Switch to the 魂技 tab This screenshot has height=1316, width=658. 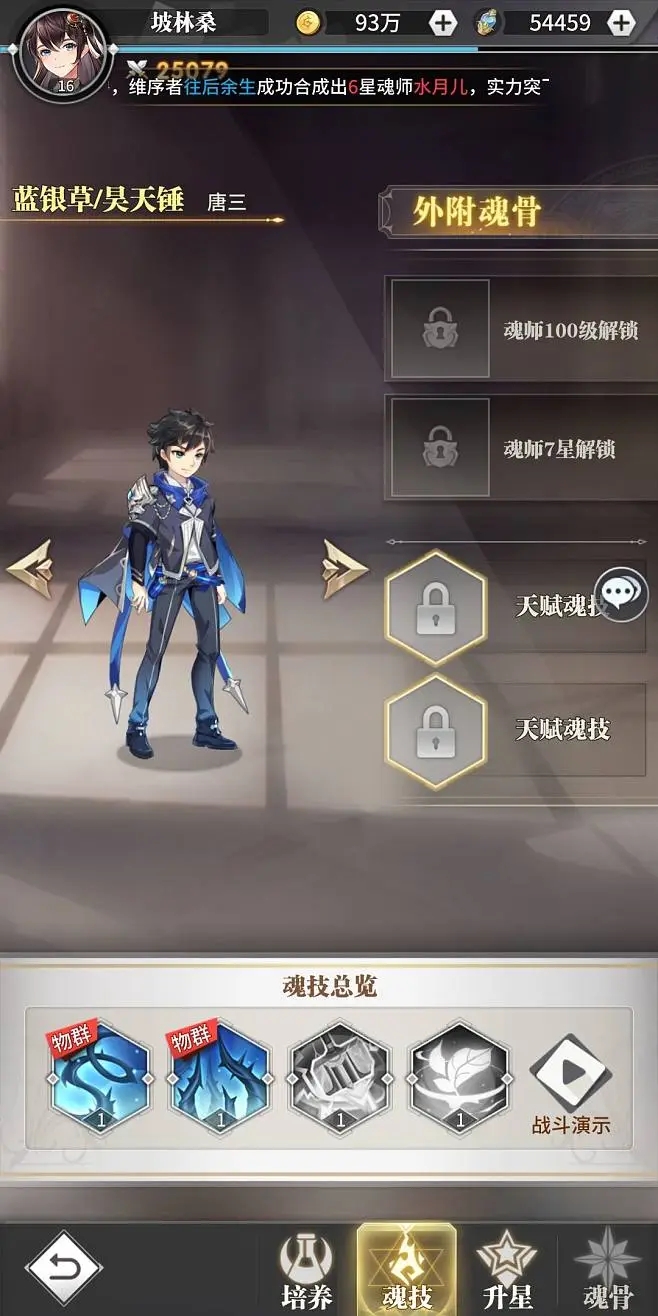pyautogui.click(x=406, y=1272)
